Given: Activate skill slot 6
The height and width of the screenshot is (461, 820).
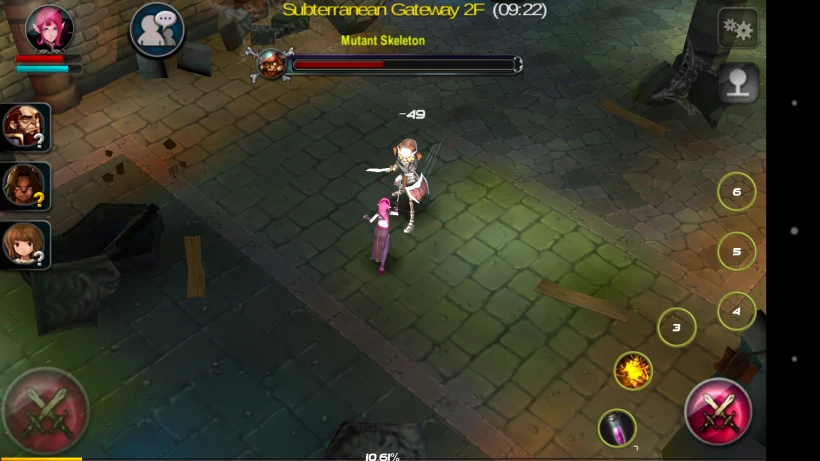Looking at the screenshot, I should point(736,192).
